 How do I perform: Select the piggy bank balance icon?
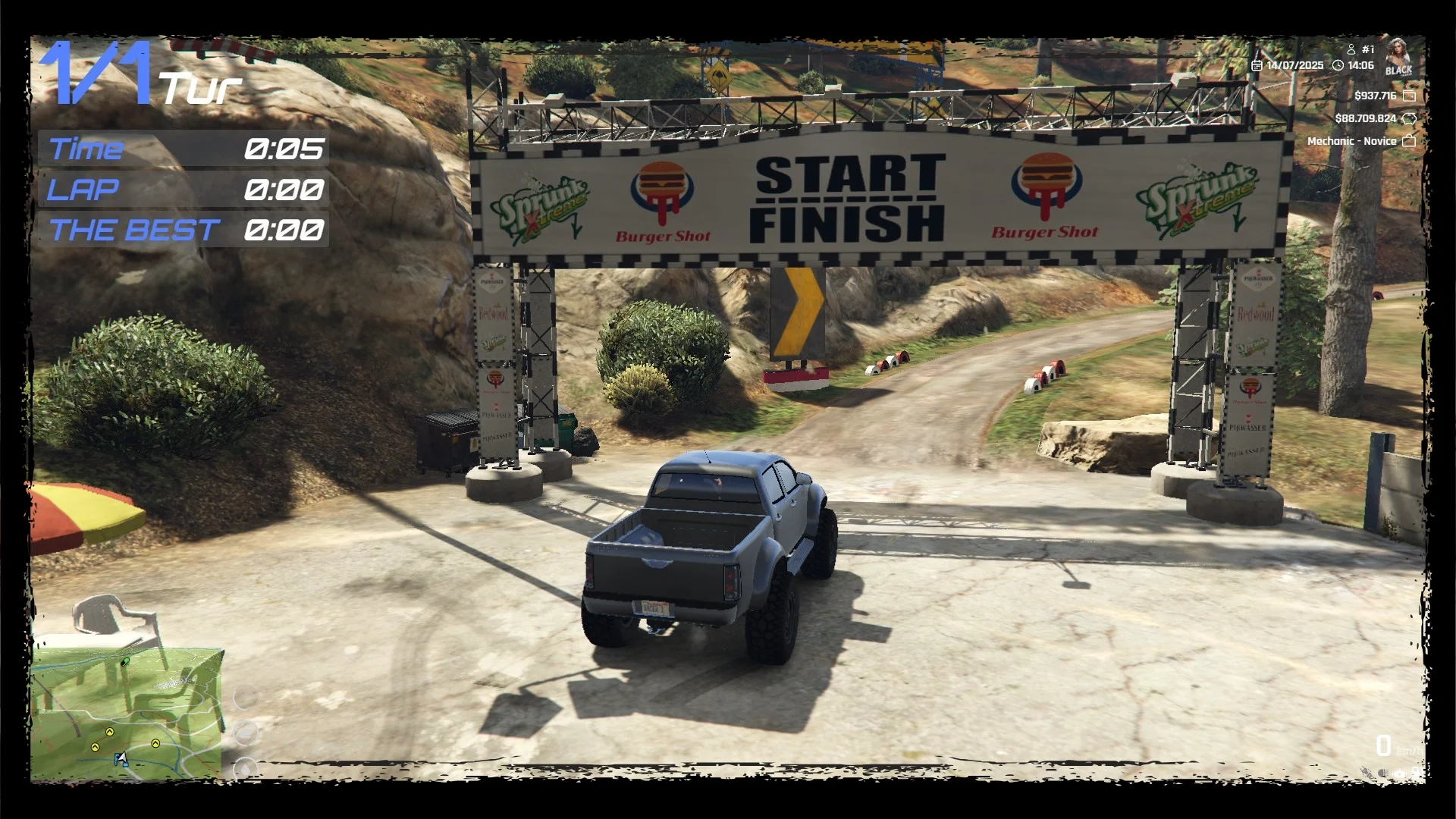(x=1409, y=118)
